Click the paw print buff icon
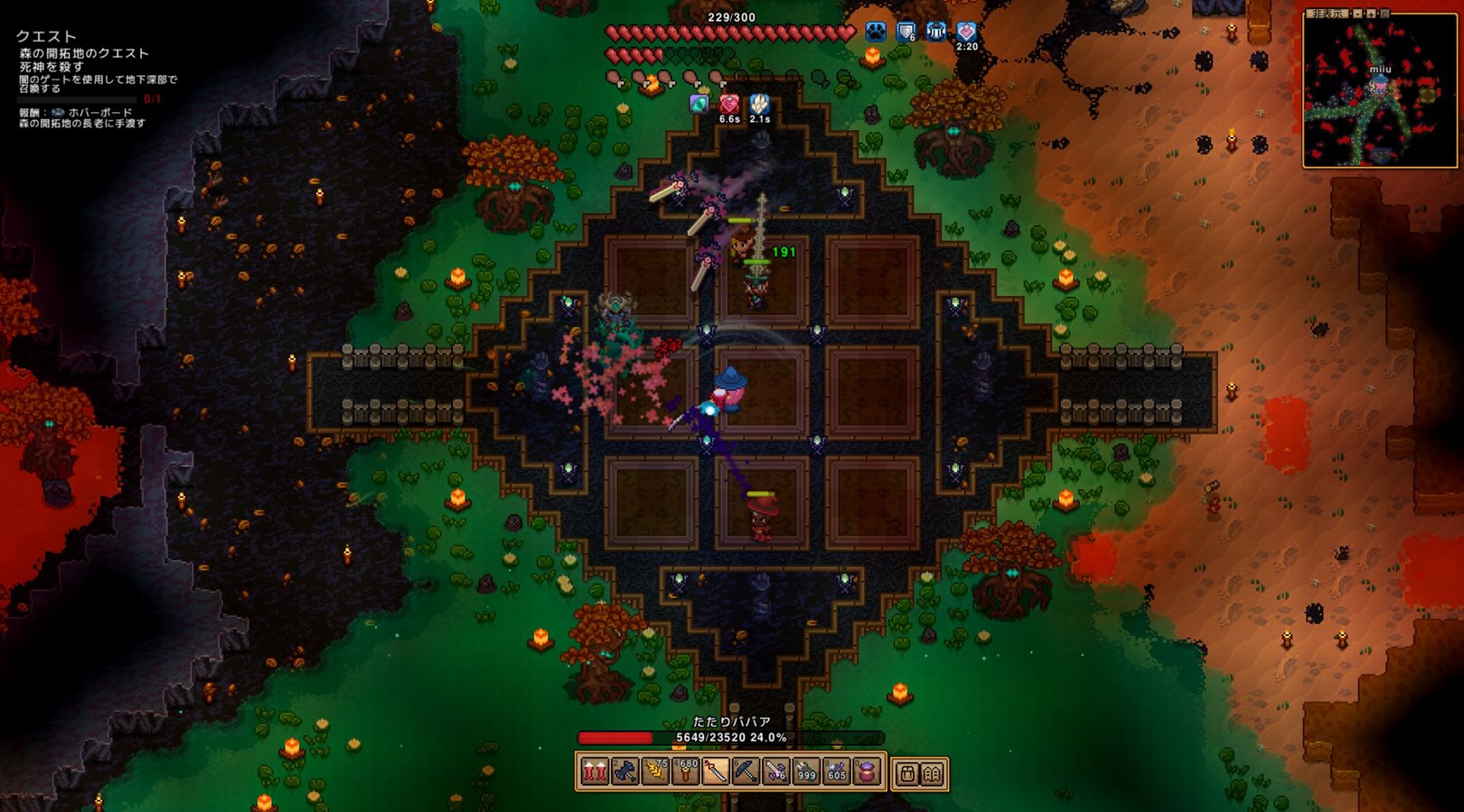The height and width of the screenshot is (812, 1464). point(876,33)
